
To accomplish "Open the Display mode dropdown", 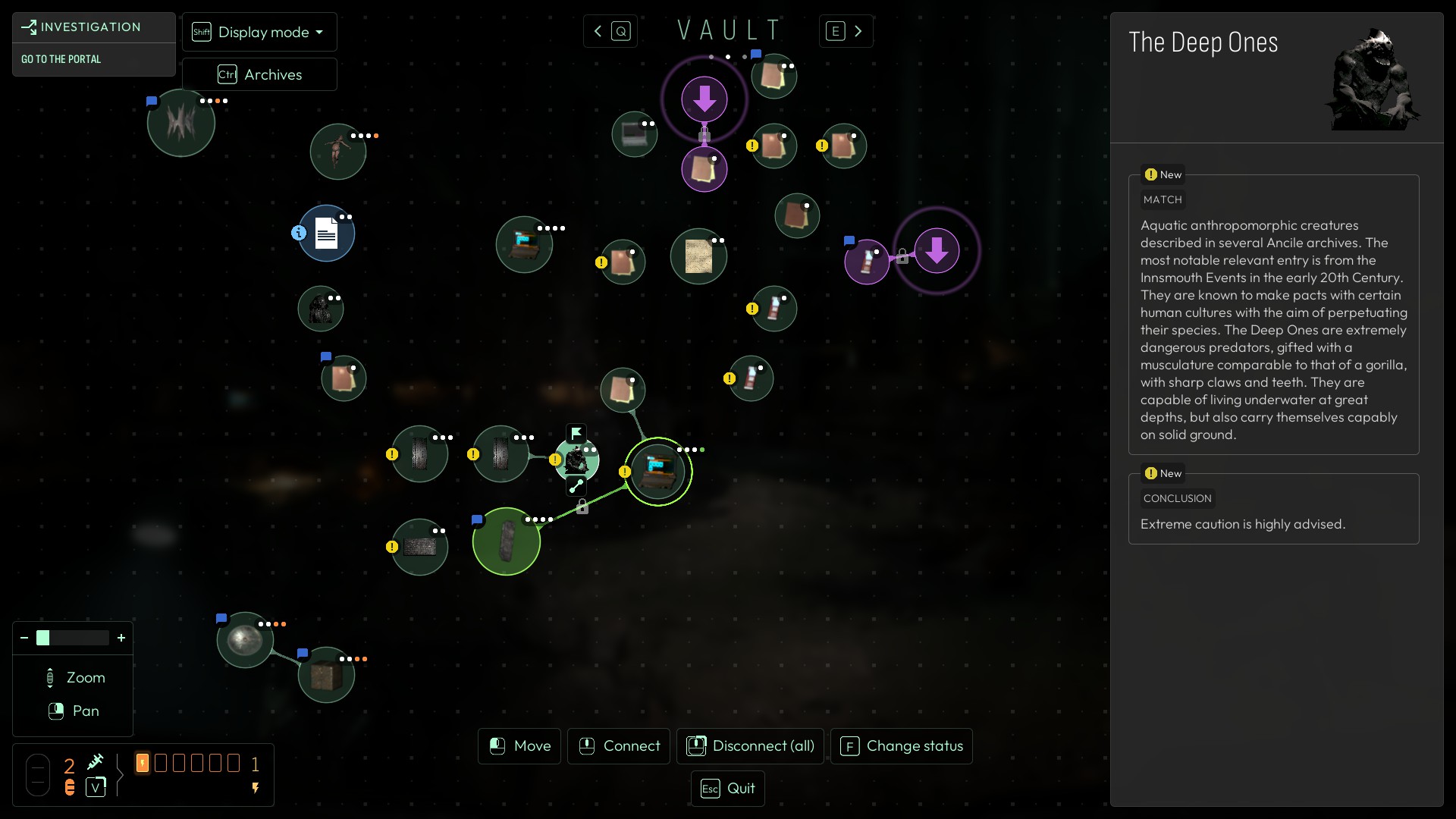I will click(259, 32).
